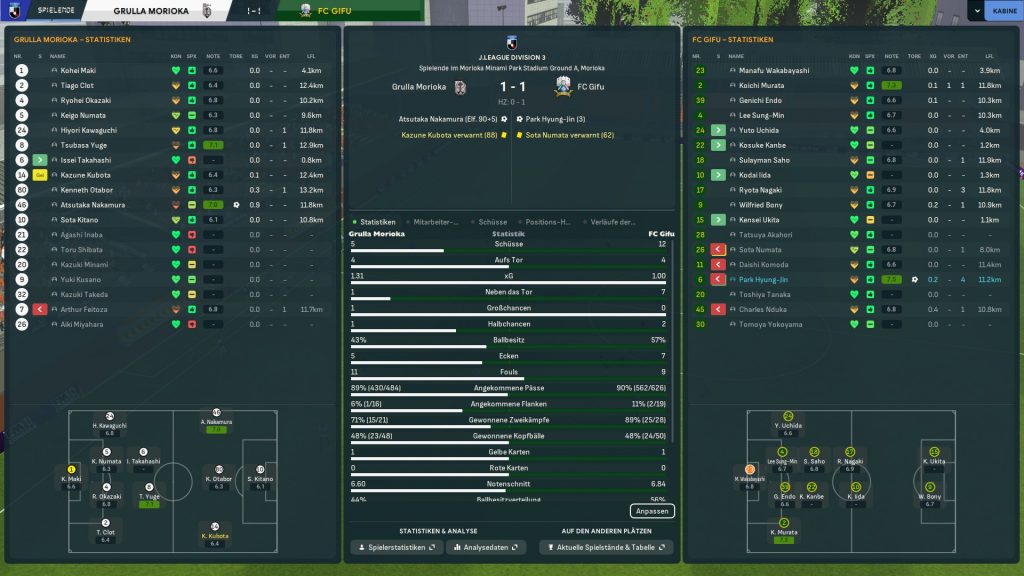Image resolution: width=1024 pixels, height=576 pixels.
Task: Sort FC Gifu players by LFL column
Action: 989,56
